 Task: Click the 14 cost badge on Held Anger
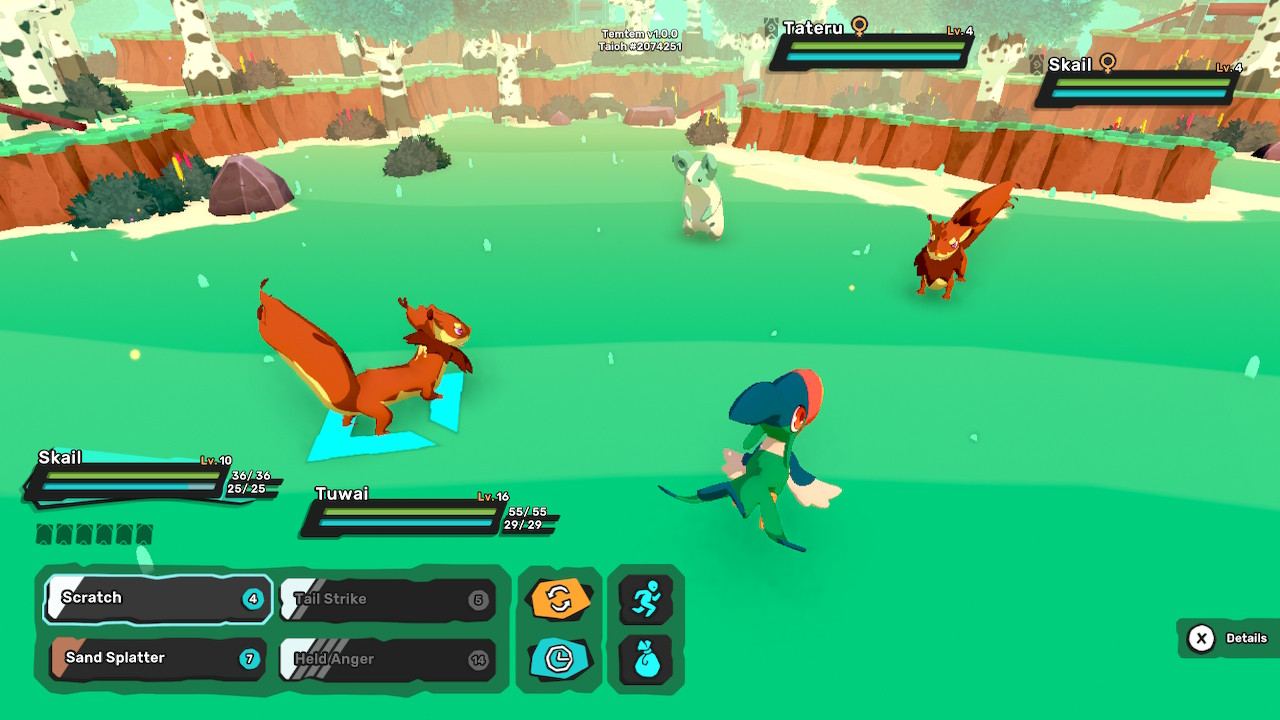[x=478, y=660]
